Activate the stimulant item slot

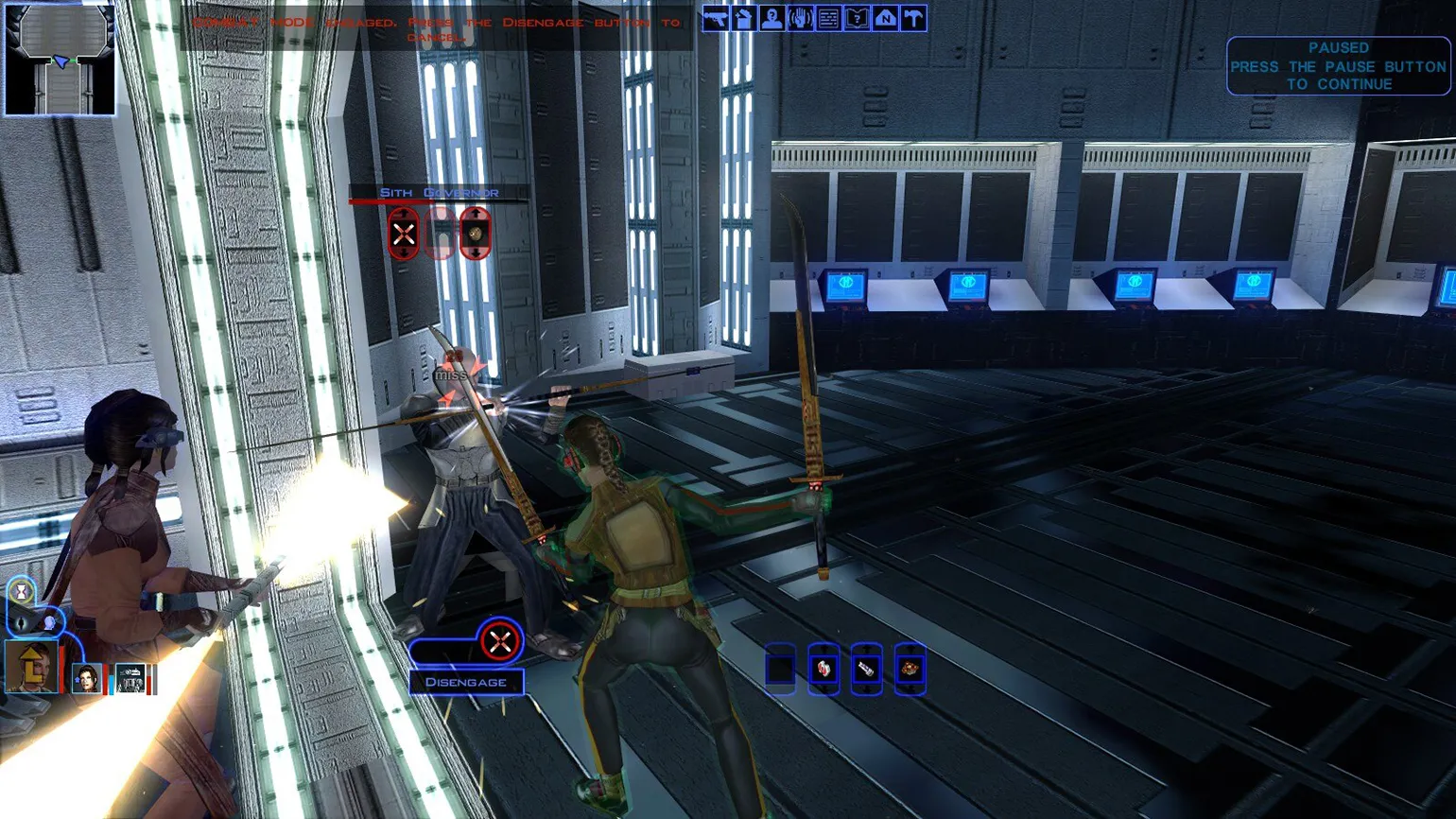(866, 669)
